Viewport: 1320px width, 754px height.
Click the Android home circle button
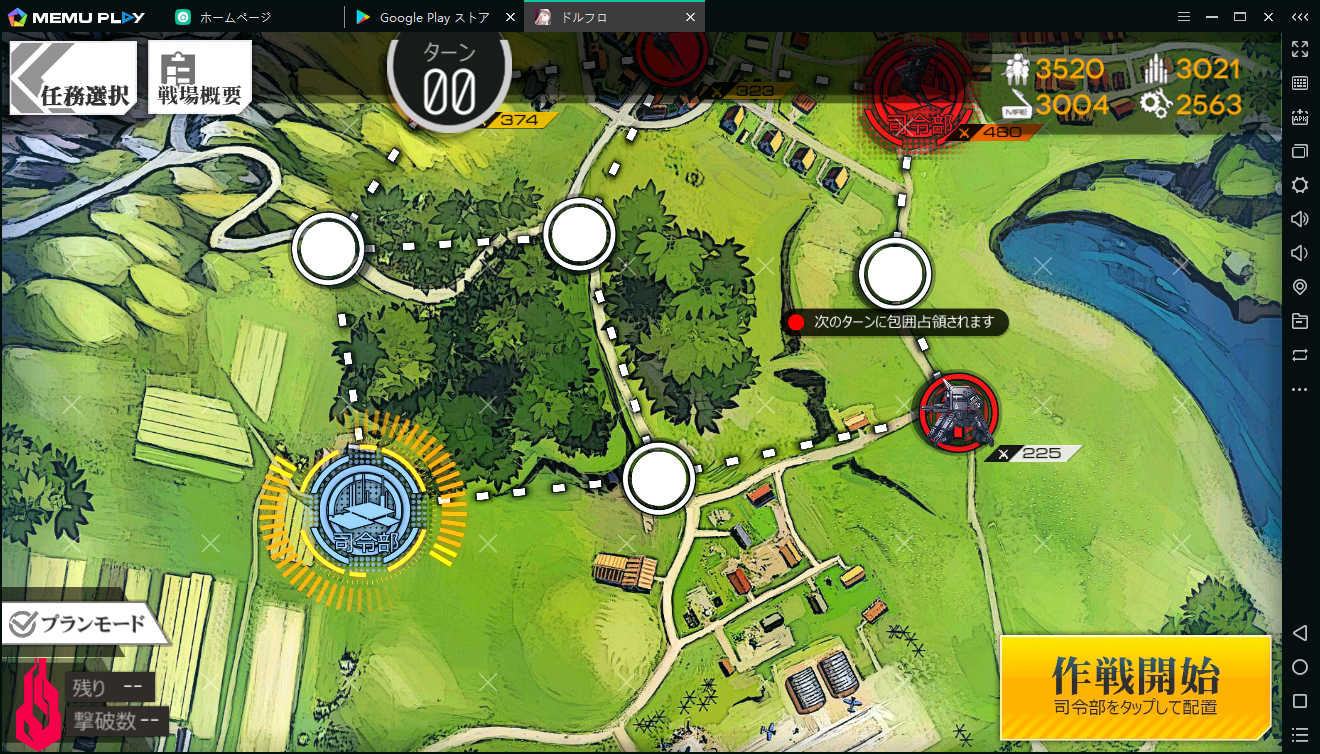(x=1300, y=667)
